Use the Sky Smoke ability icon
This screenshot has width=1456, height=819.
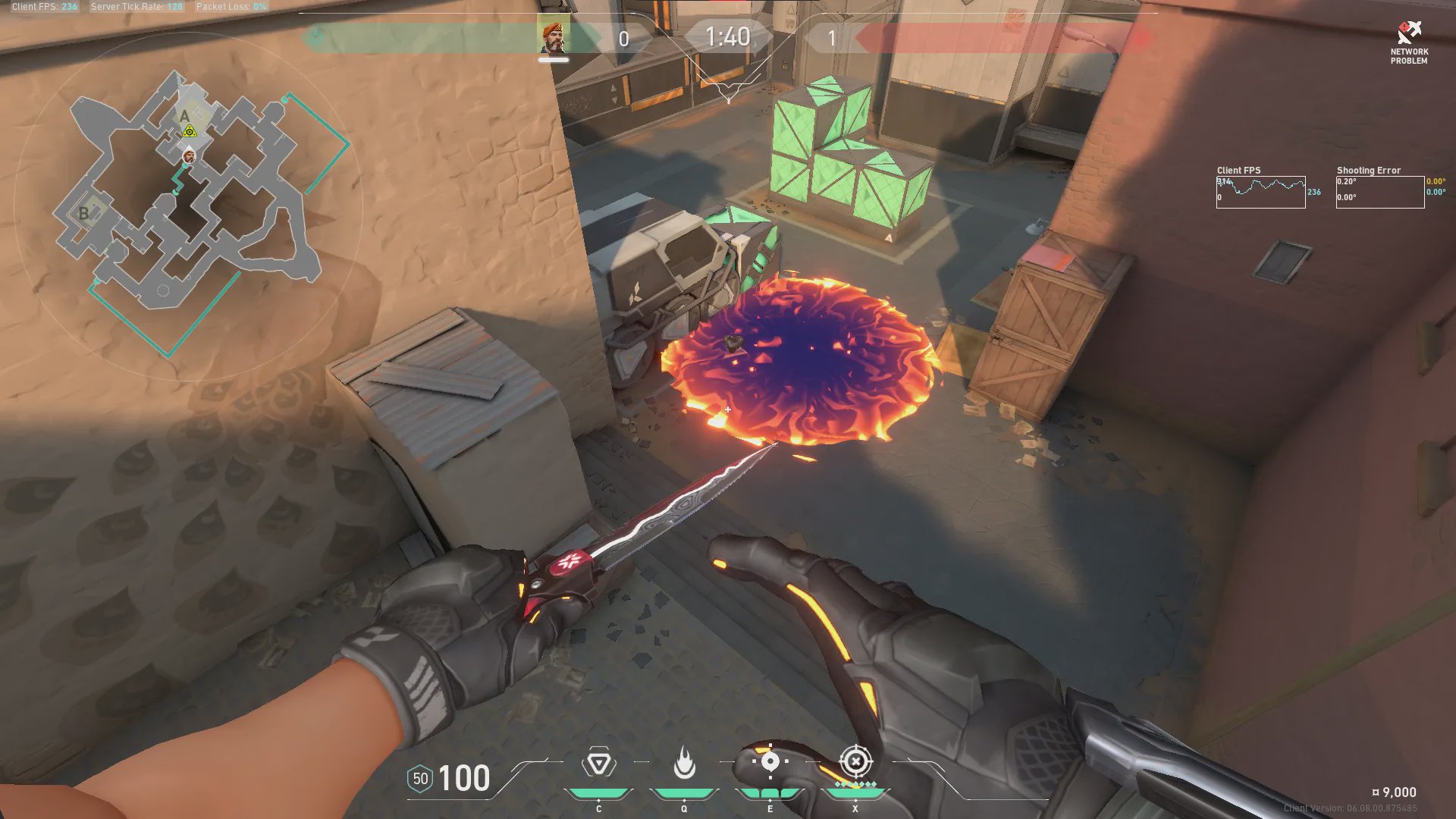(770, 762)
